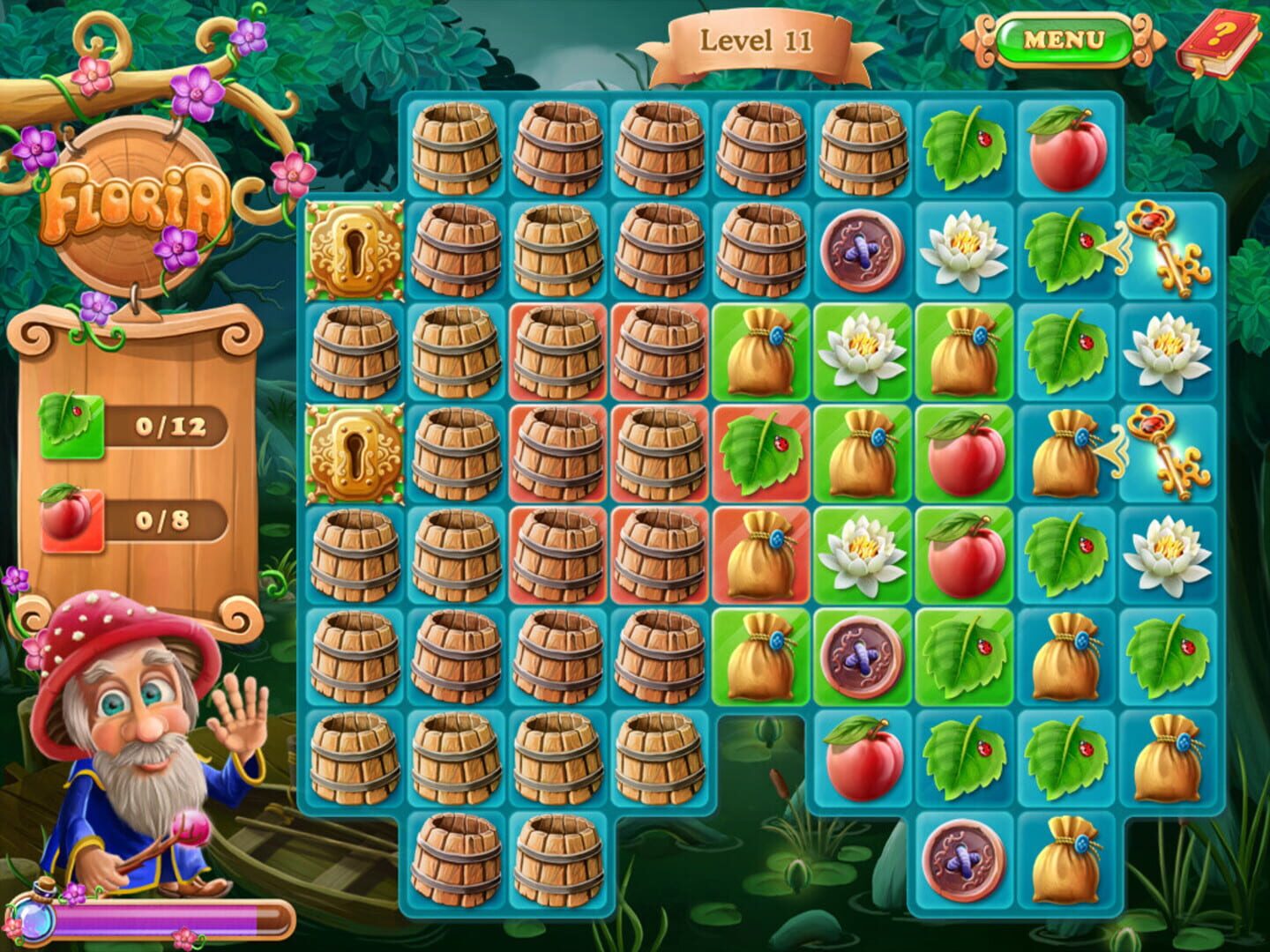1270x952 pixels.
Task: Click the second golden key on the right edge
Action: pos(1169,456)
